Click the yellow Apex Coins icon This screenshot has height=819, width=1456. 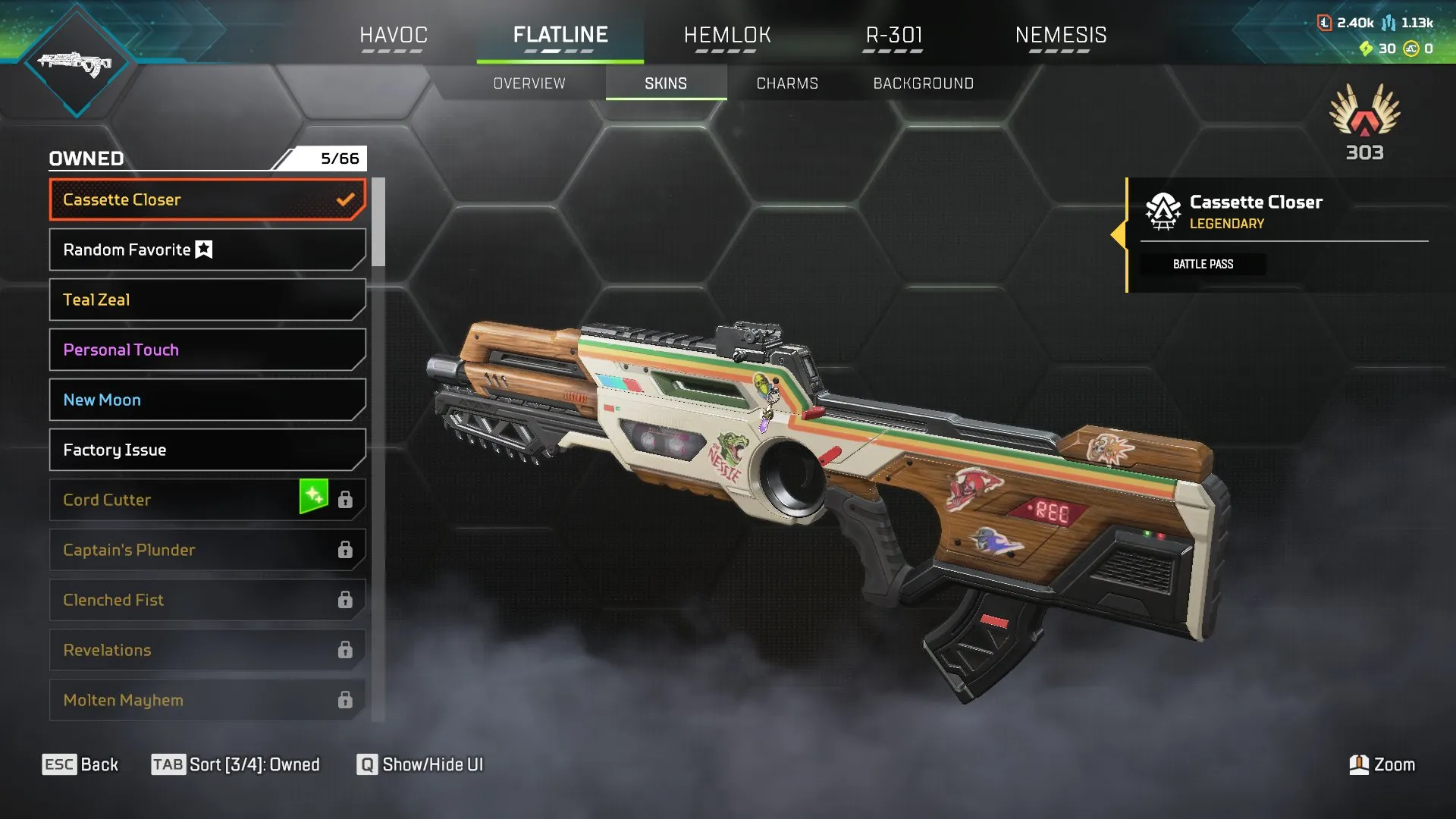(x=1411, y=49)
